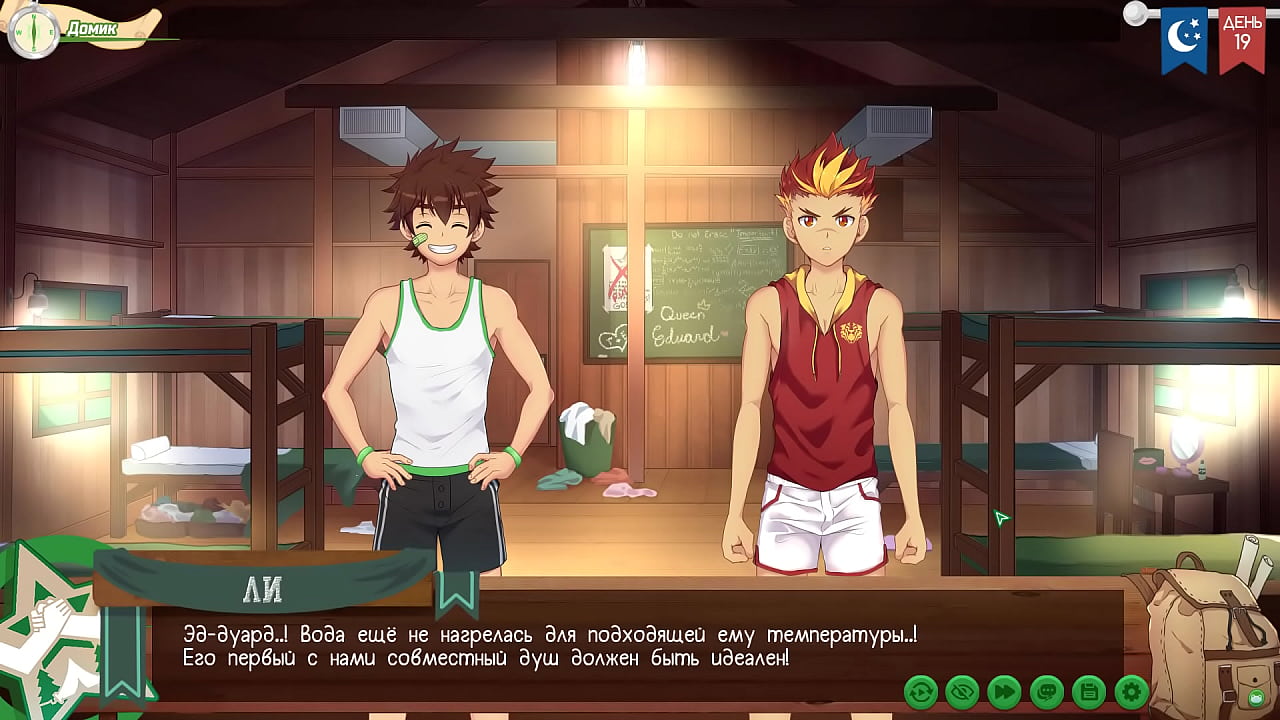Viewport: 1280px width, 720px height.
Task: Open the dialogue history log
Action: (x=1046, y=691)
